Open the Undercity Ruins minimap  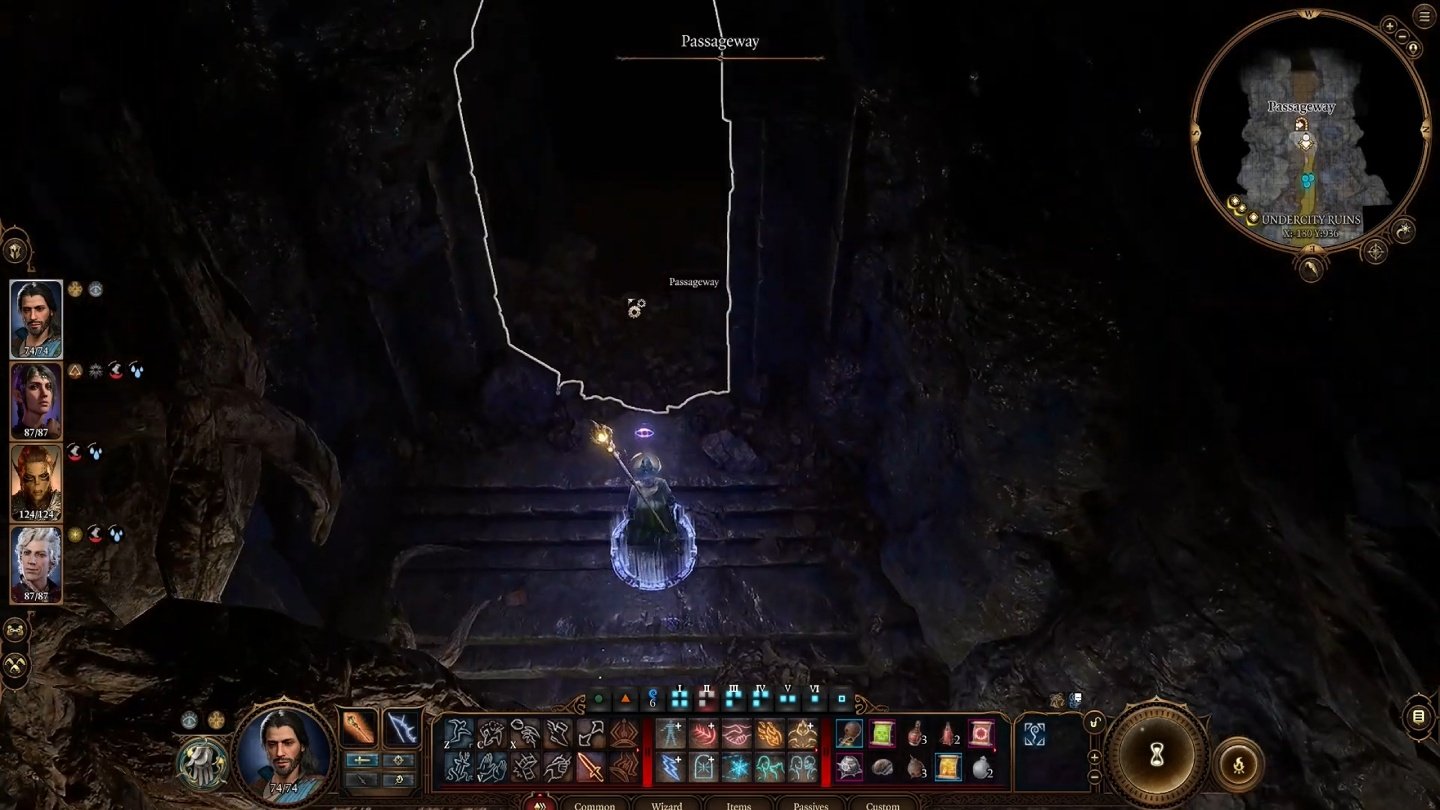tap(1308, 140)
